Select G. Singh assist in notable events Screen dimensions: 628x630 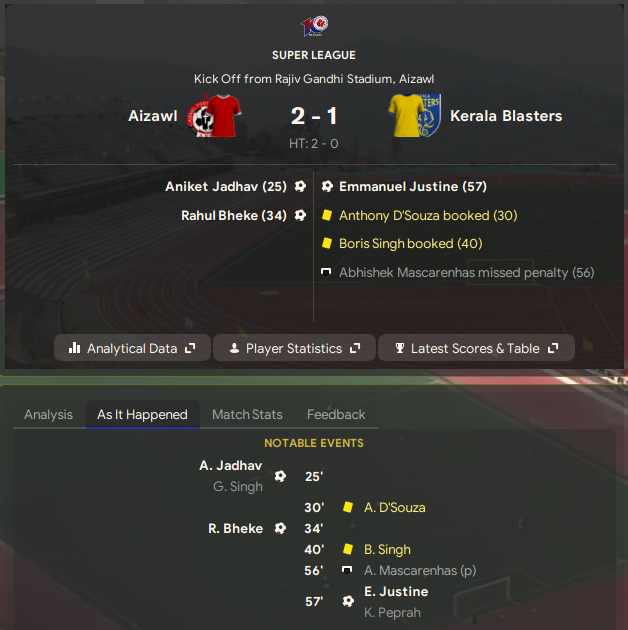tap(238, 487)
